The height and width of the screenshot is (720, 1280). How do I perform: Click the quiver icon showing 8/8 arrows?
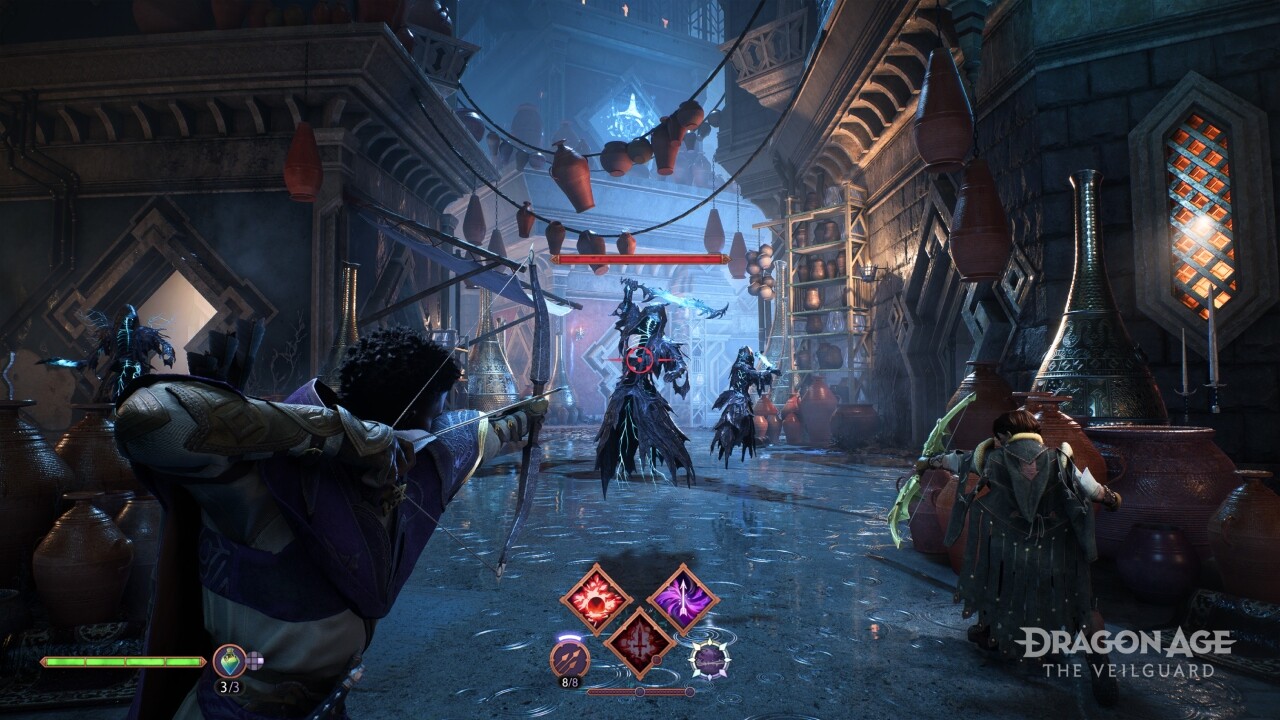pos(569,658)
